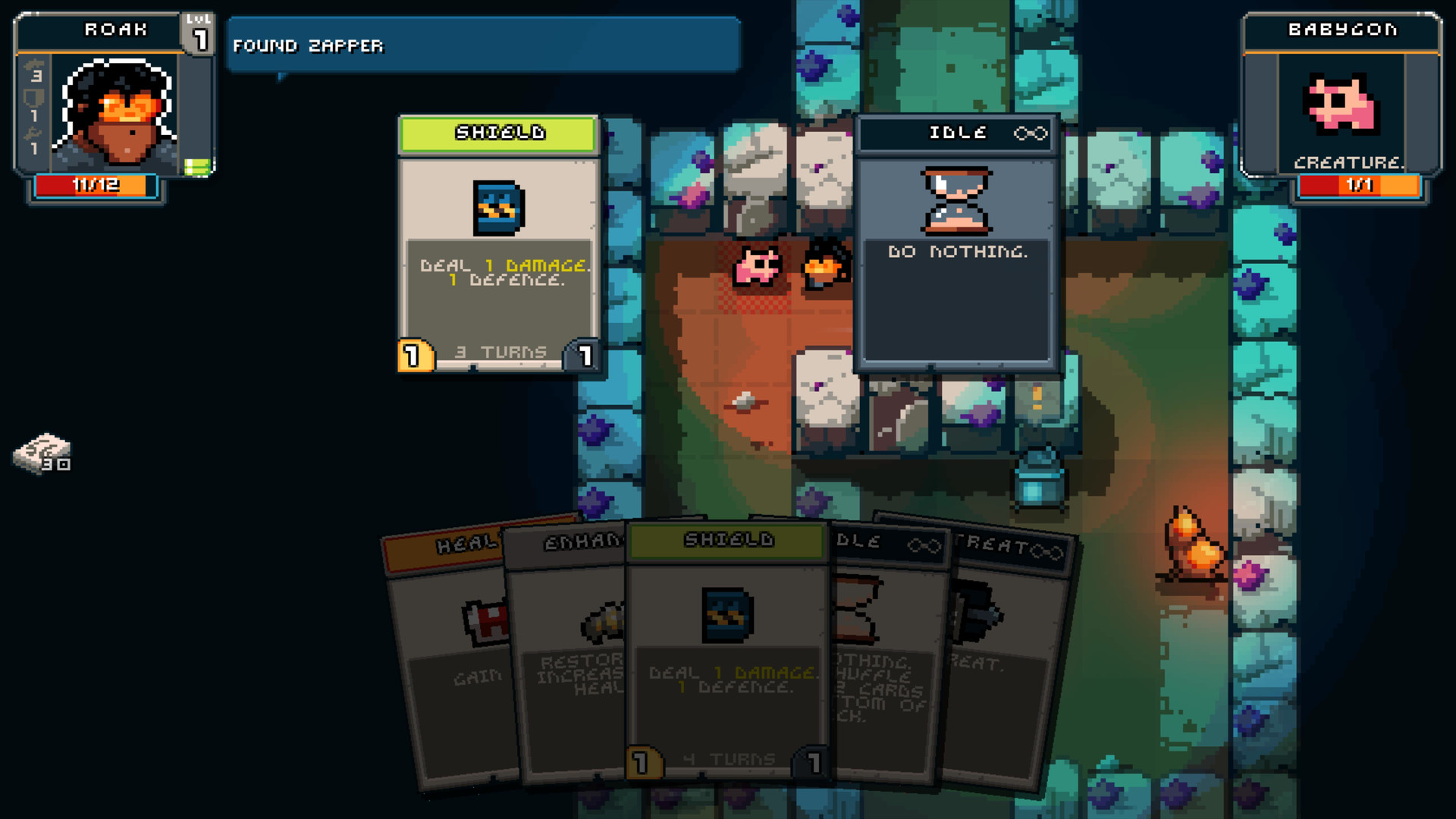Click the ROAK name header

tap(114, 30)
